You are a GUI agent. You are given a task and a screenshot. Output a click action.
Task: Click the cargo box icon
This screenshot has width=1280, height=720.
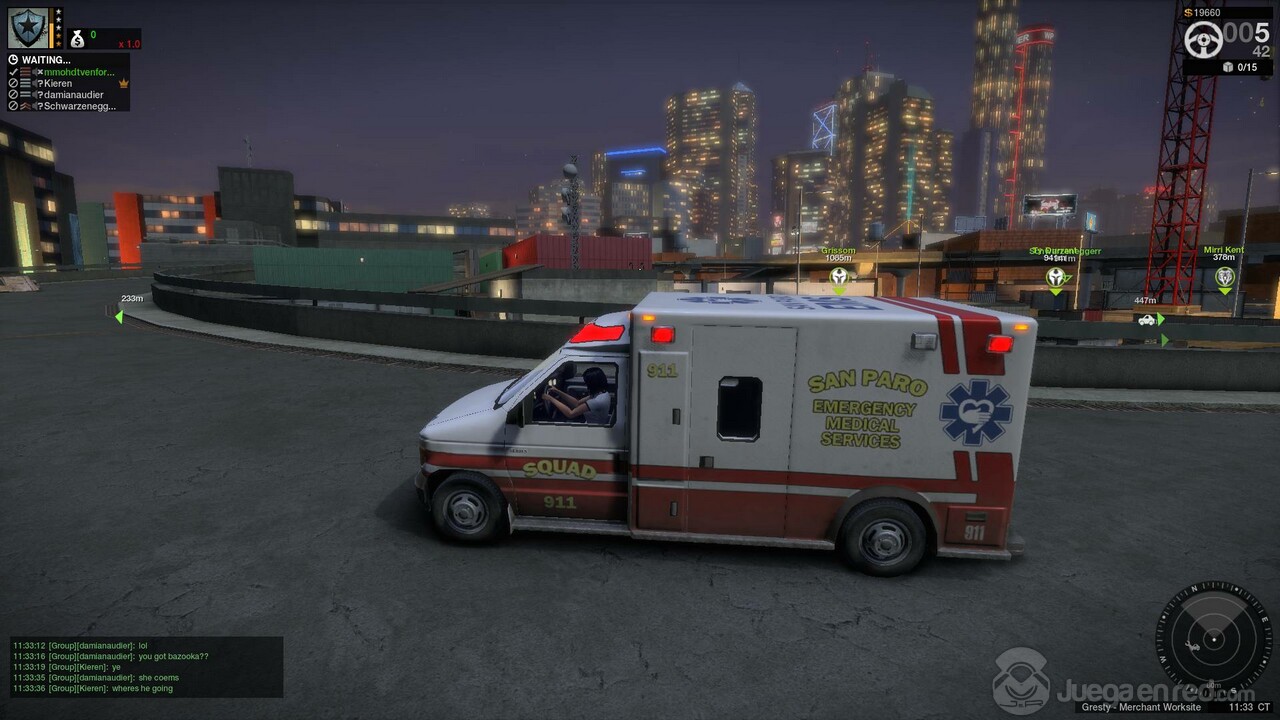point(1228,67)
